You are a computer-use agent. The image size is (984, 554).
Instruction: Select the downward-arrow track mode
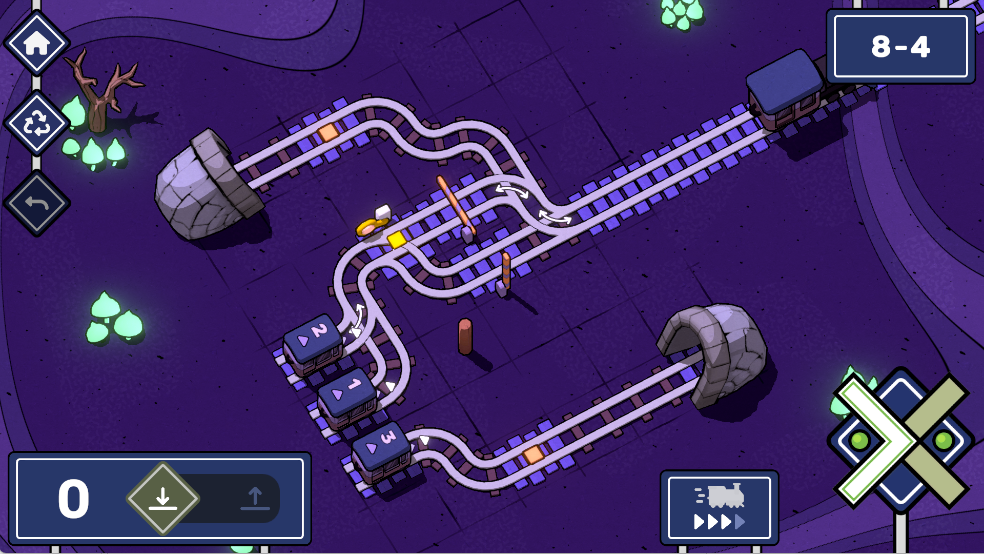(162, 498)
